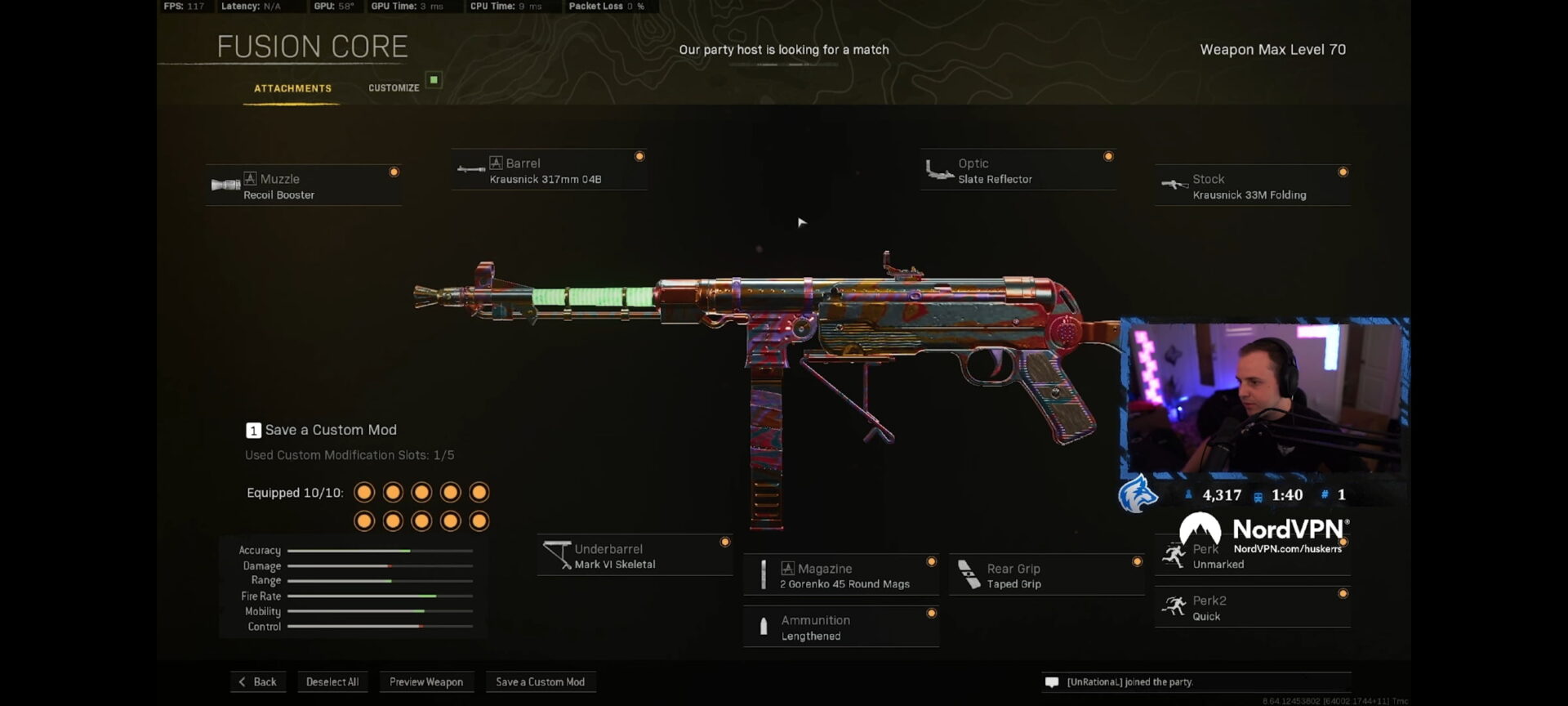Open the Quick Perk2 slot
1568x706 pixels.
[x=1252, y=608]
